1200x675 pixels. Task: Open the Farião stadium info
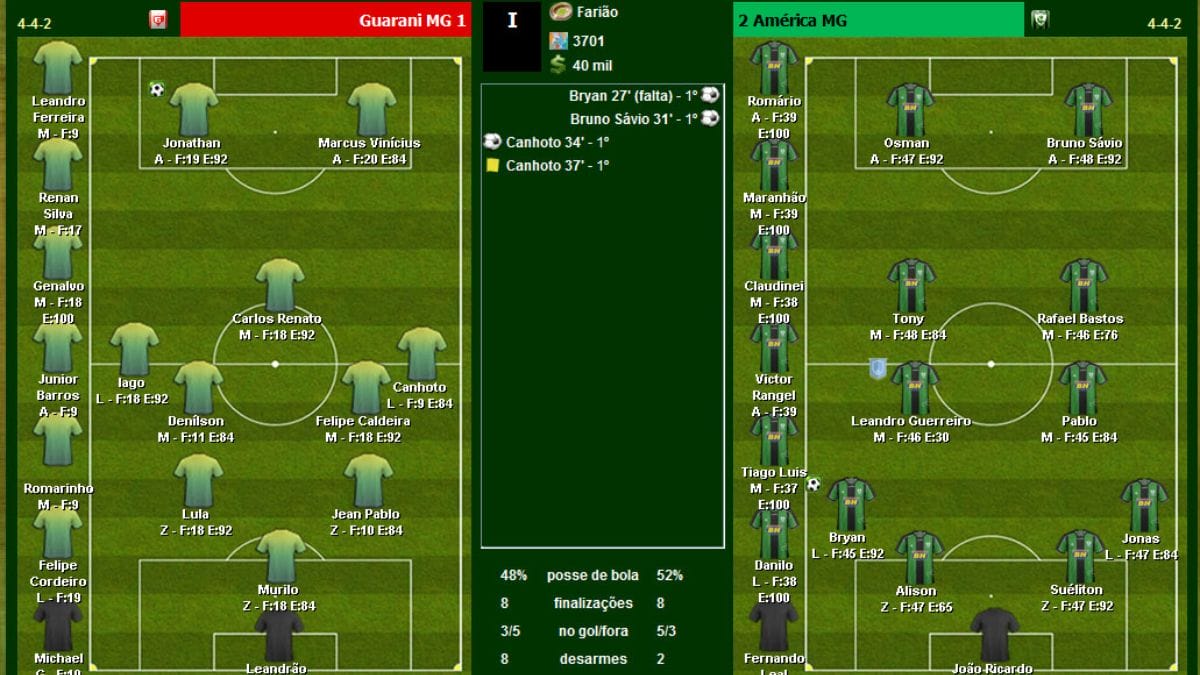tap(596, 13)
